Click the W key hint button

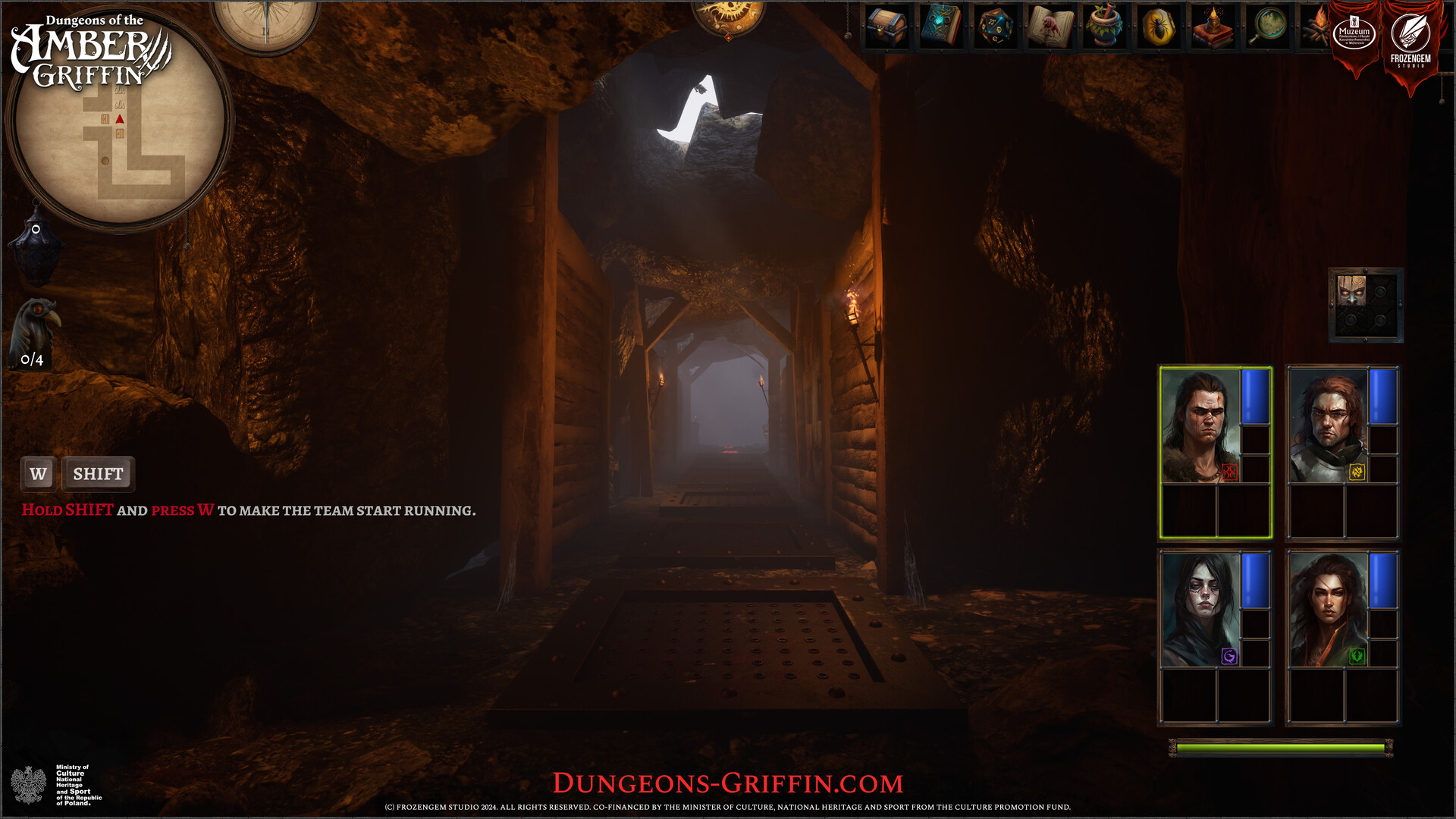(x=37, y=474)
